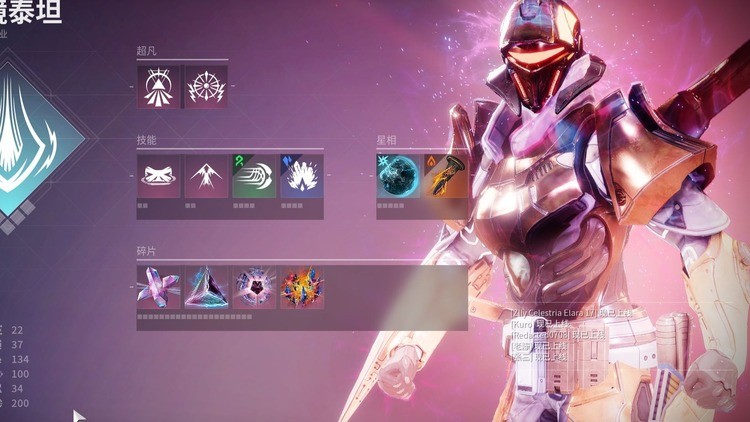This screenshot has width=750, height=422.
Task: Select the icy sphere aspect icon
Action: [398, 176]
